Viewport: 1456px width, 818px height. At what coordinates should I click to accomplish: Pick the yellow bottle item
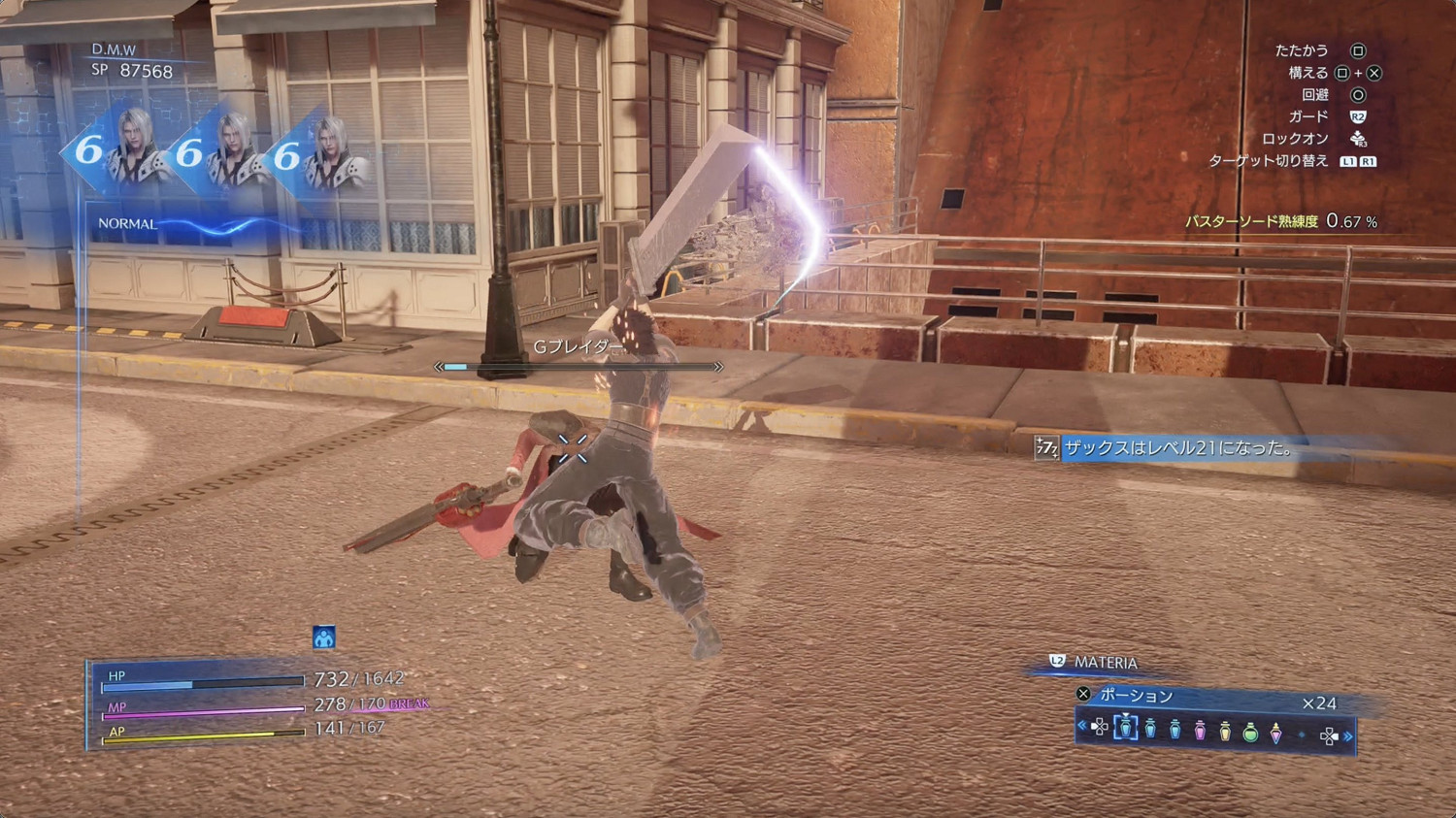1225,730
